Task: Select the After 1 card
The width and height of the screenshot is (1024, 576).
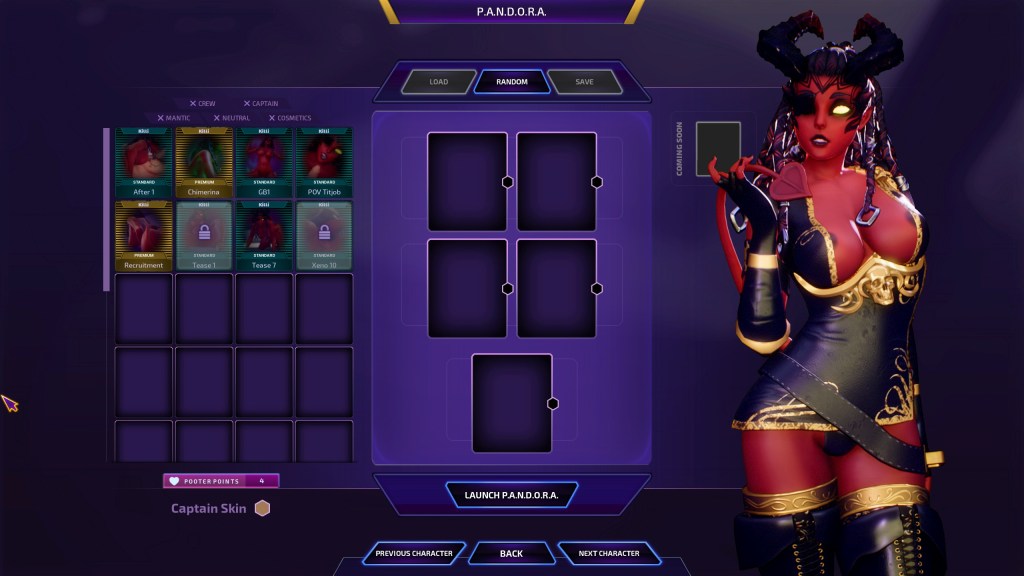Action: coord(144,162)
